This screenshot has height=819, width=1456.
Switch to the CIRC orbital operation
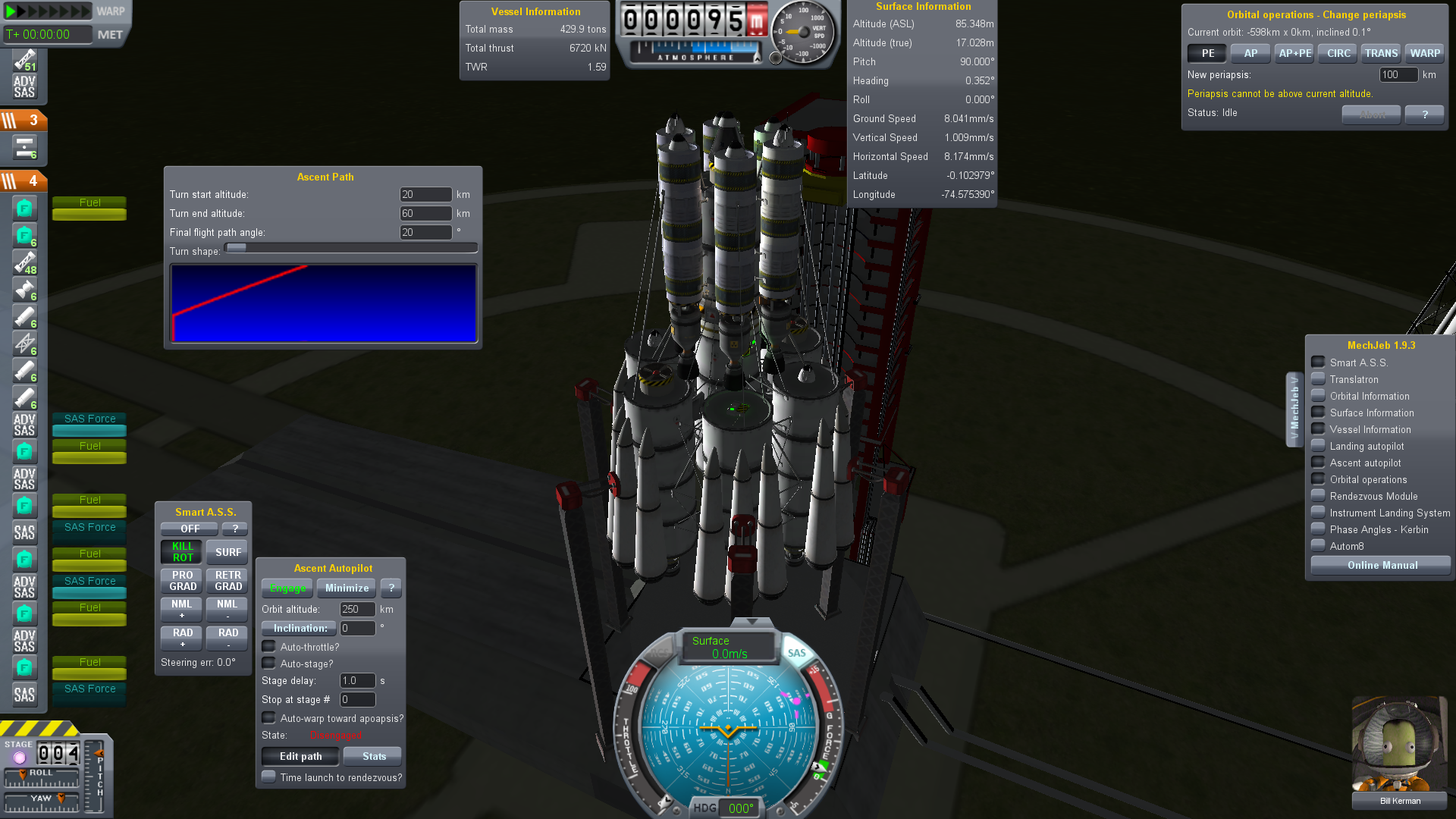point(1338,54)
